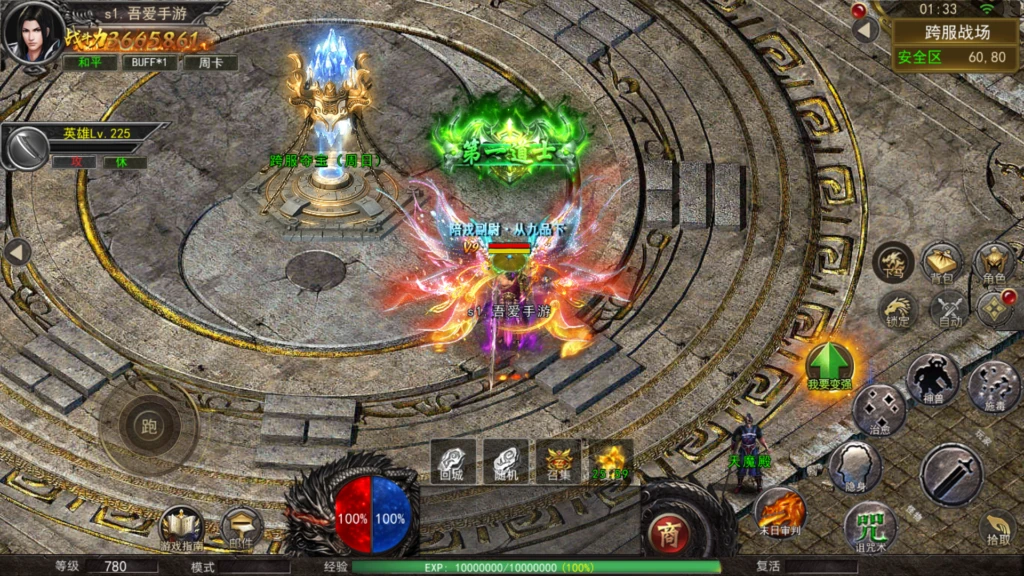Tap the 下马 dismount button

click(893, 262)
